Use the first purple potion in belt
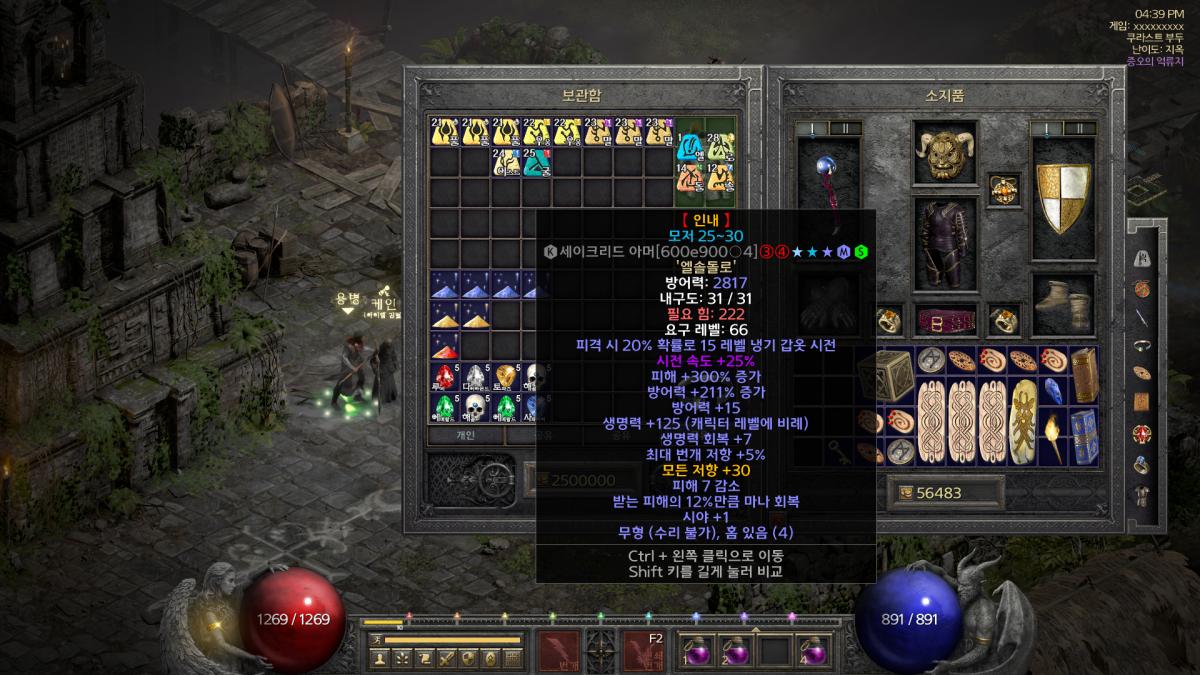The image size is (1200, 675). click(x=692, y=650)
